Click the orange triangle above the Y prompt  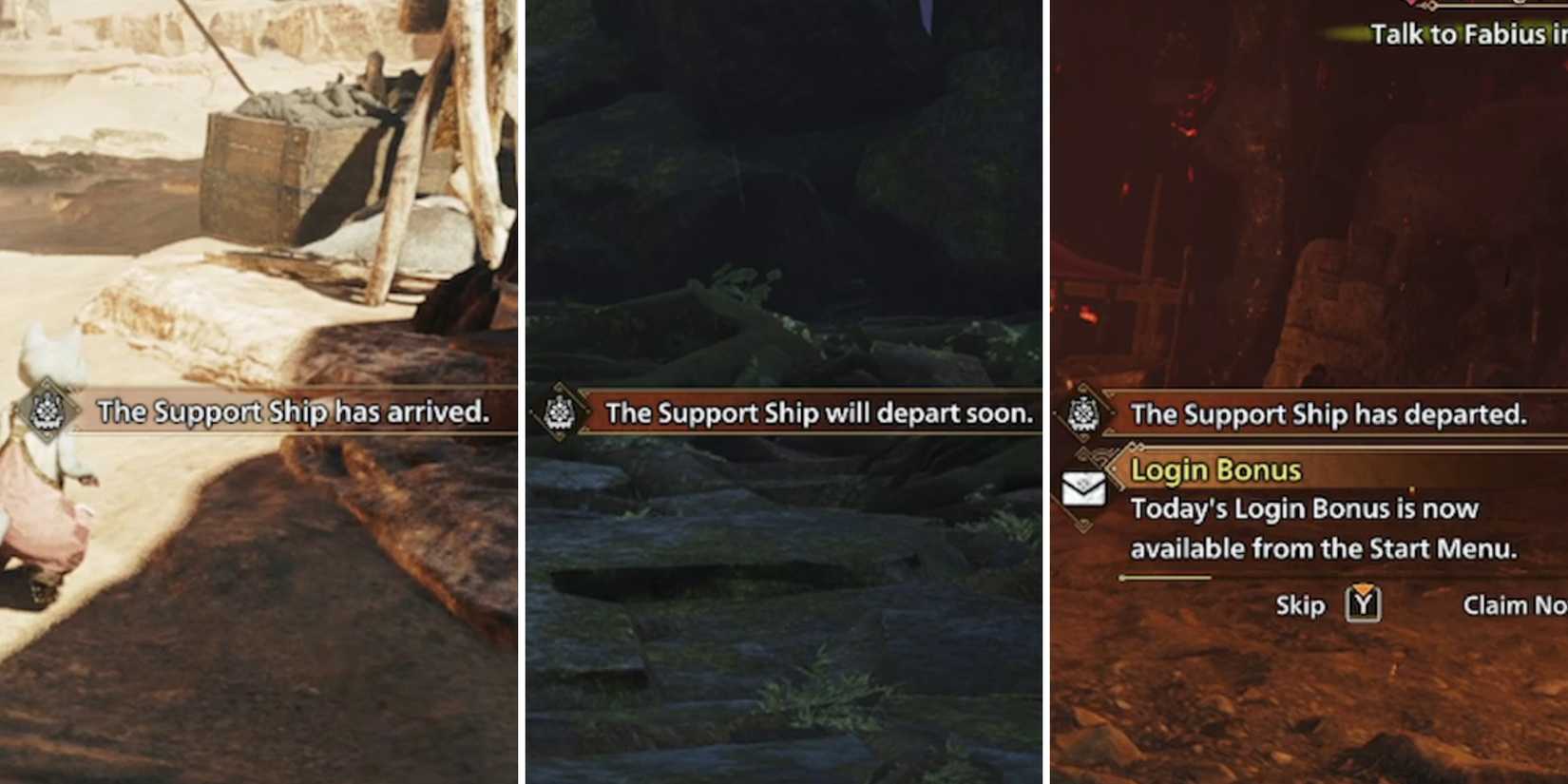click(x=1363, y=587)
